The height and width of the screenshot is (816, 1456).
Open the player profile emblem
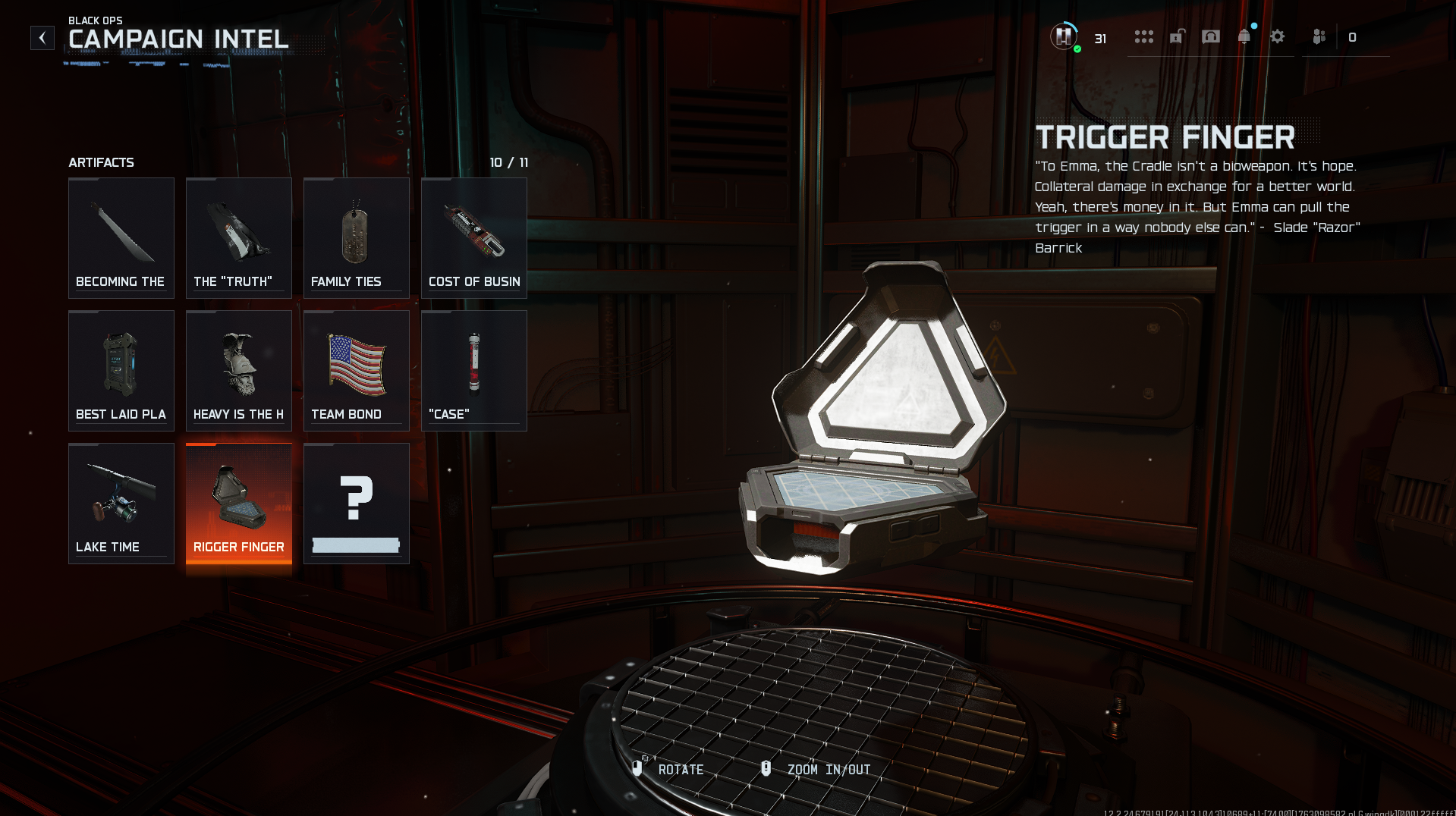pos(1064,36)
